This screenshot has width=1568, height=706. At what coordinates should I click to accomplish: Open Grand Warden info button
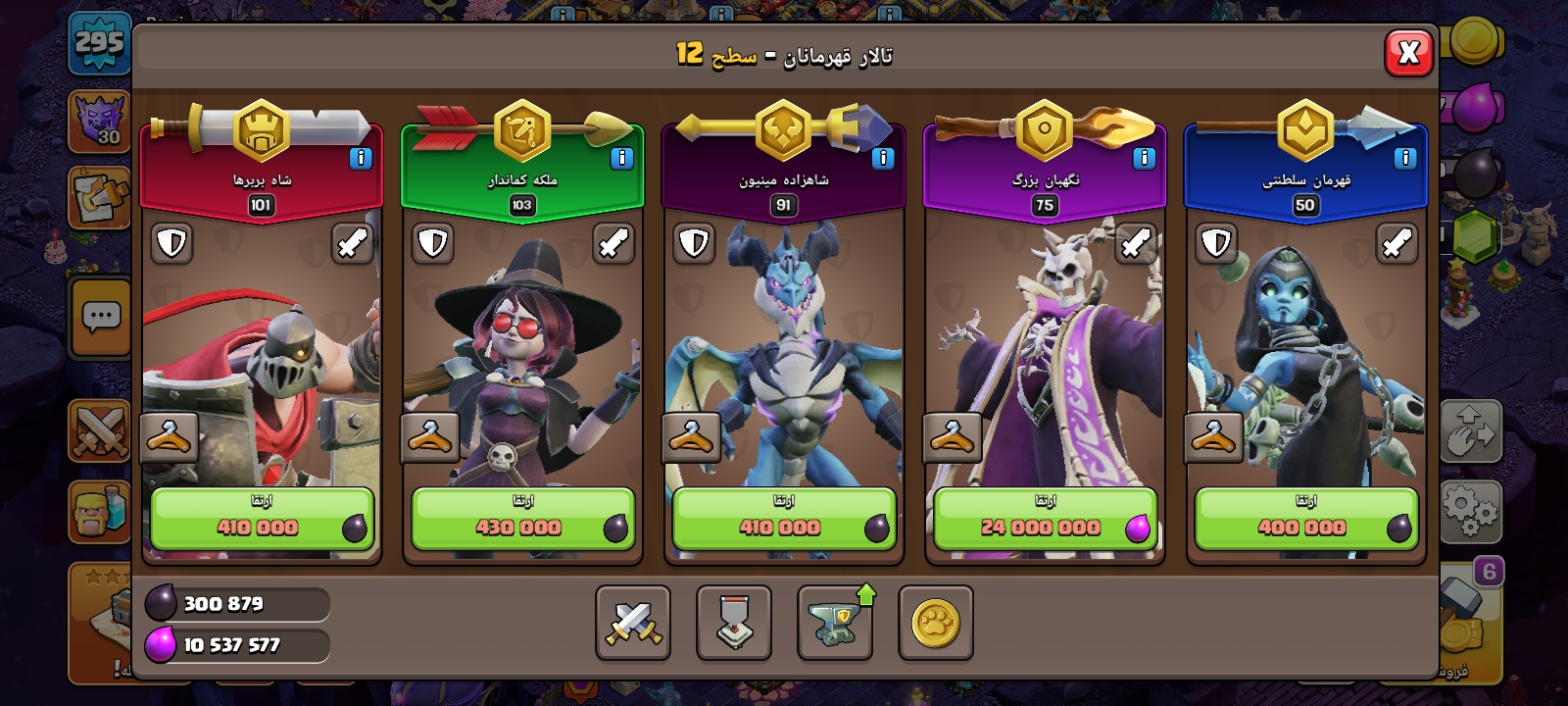click(1144, 158)
